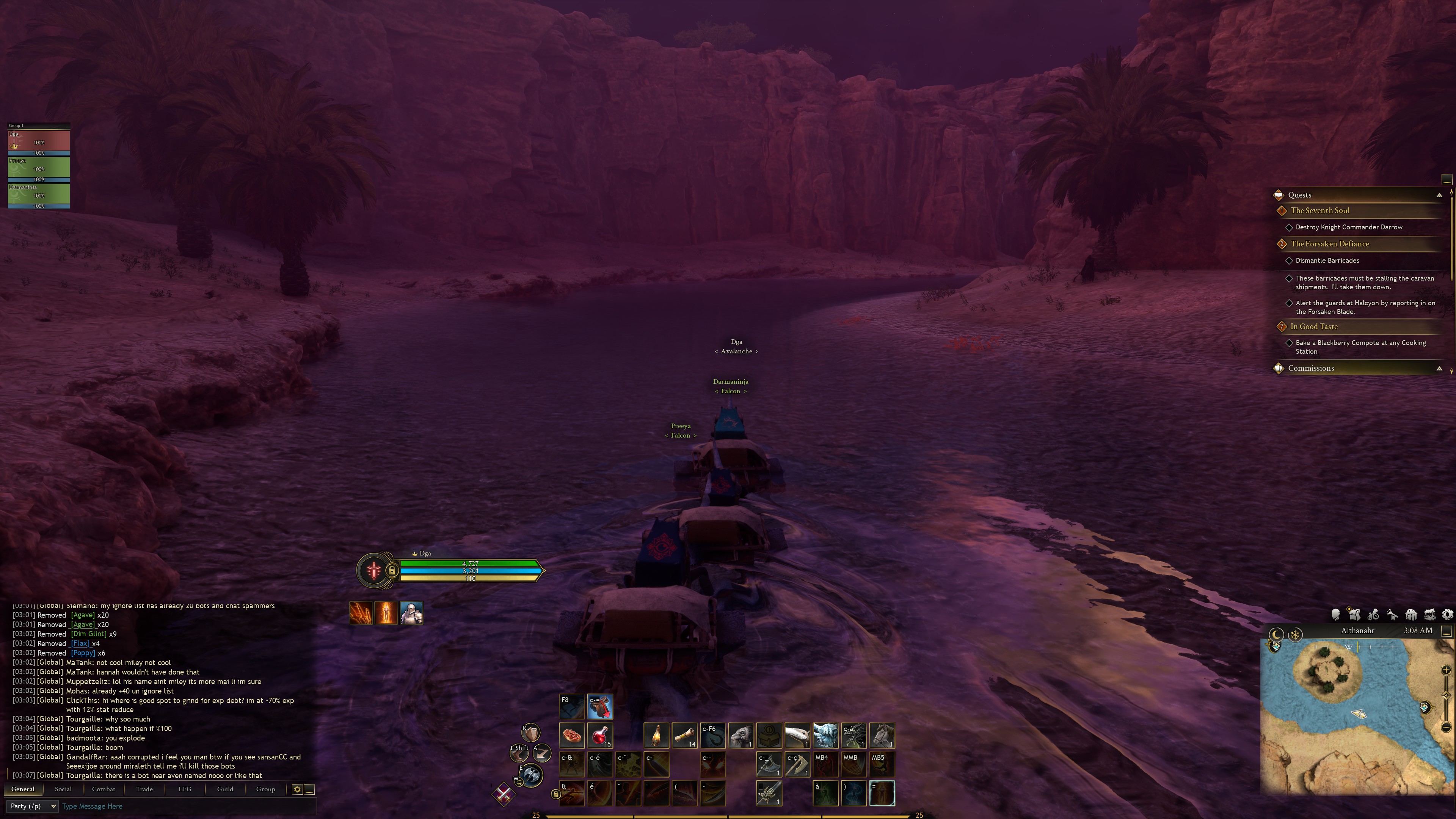Image resolution: width=1456 pixels, height=819 pixels.
Task: Zoom out the minimap with minus button
Action: [1446, 727]
